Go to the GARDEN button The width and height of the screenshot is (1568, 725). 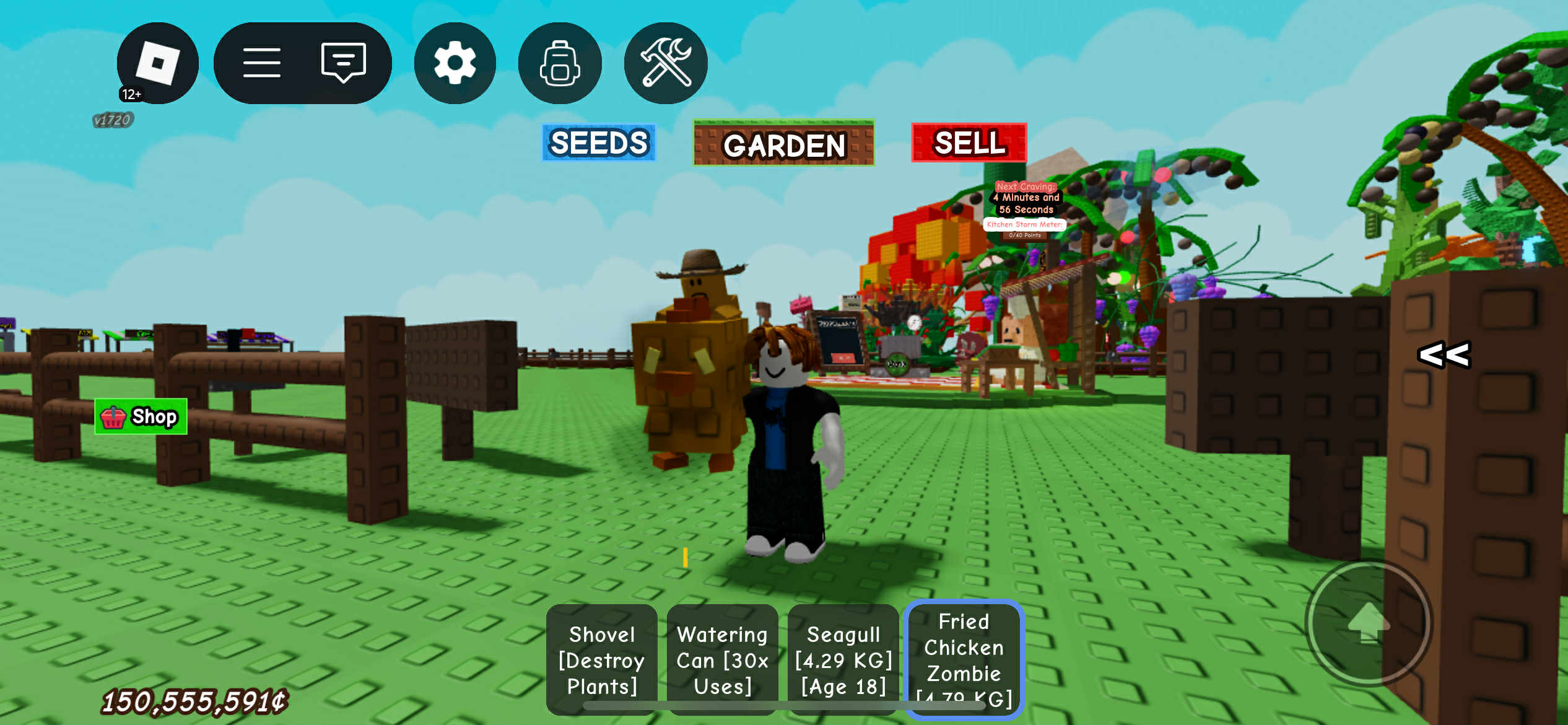783,144
